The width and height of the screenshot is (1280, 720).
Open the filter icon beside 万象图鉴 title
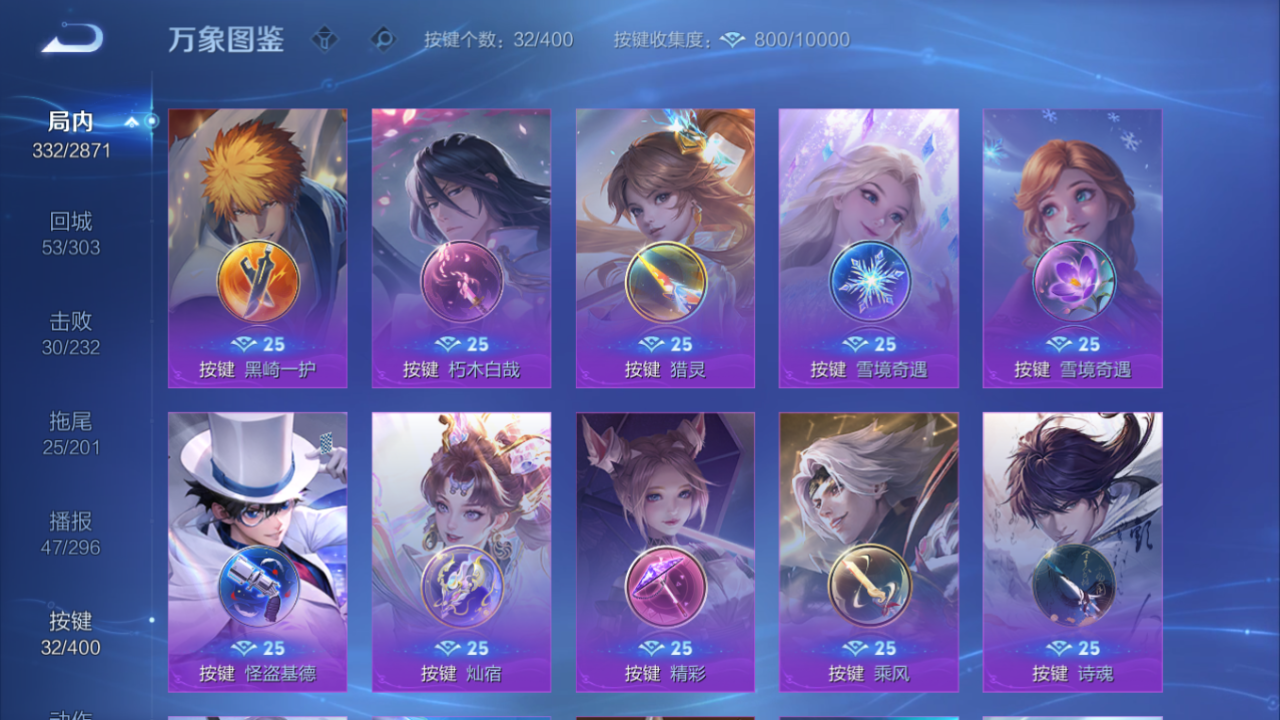tap(324, 40)
